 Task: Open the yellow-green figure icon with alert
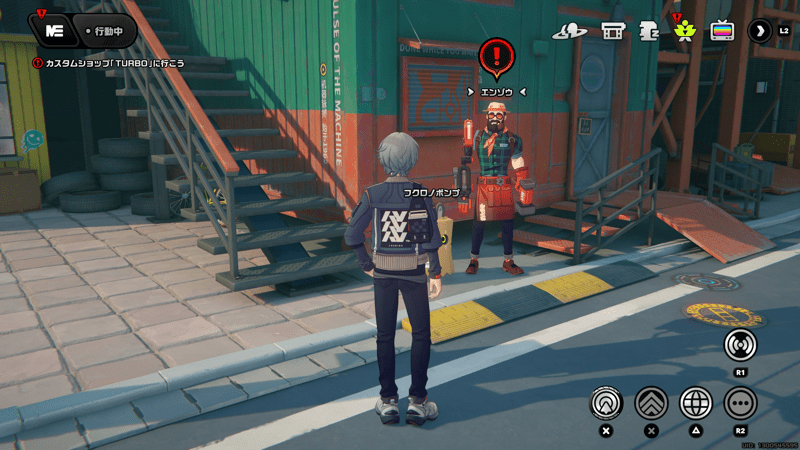[685, 31]
